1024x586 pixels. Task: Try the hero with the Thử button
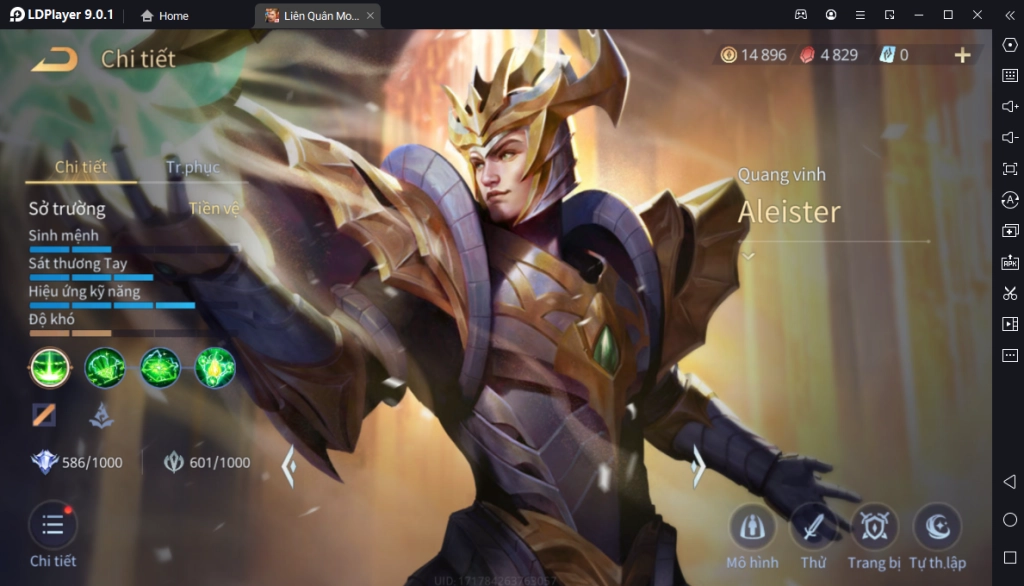coord(813,528)
